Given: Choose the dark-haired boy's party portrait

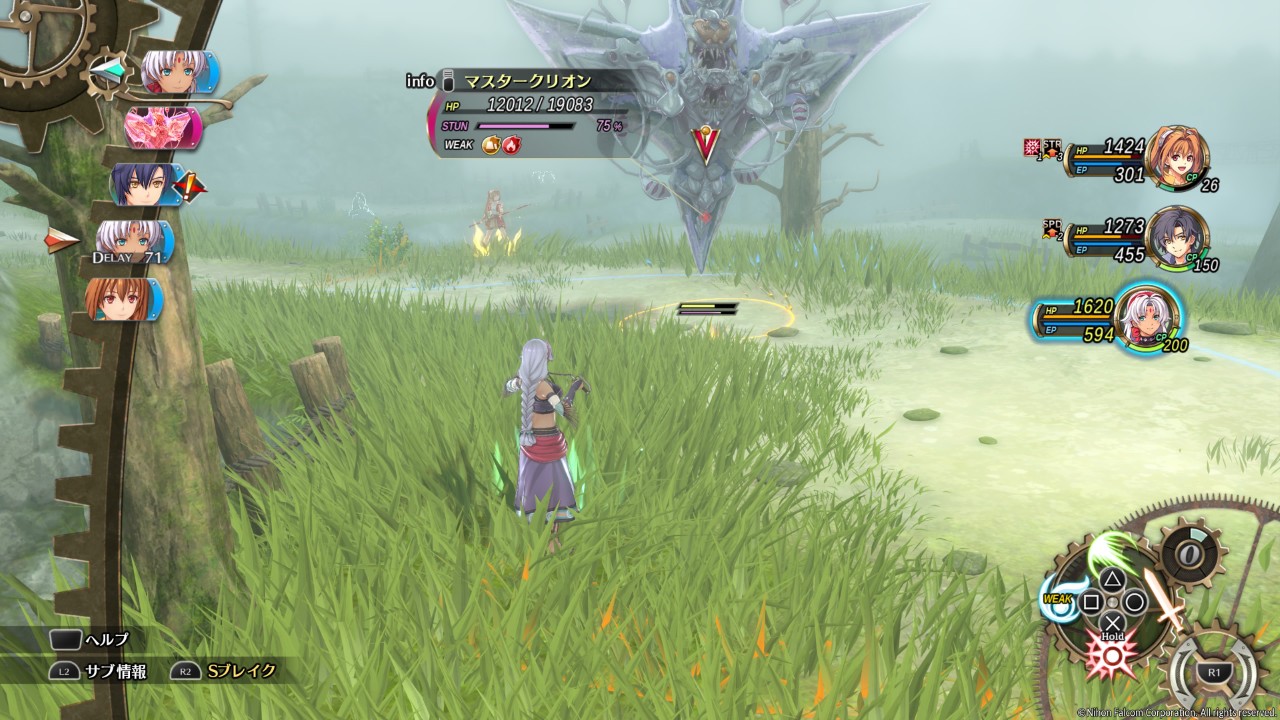Looking at the screenshot, I should tap(1177, 237).
